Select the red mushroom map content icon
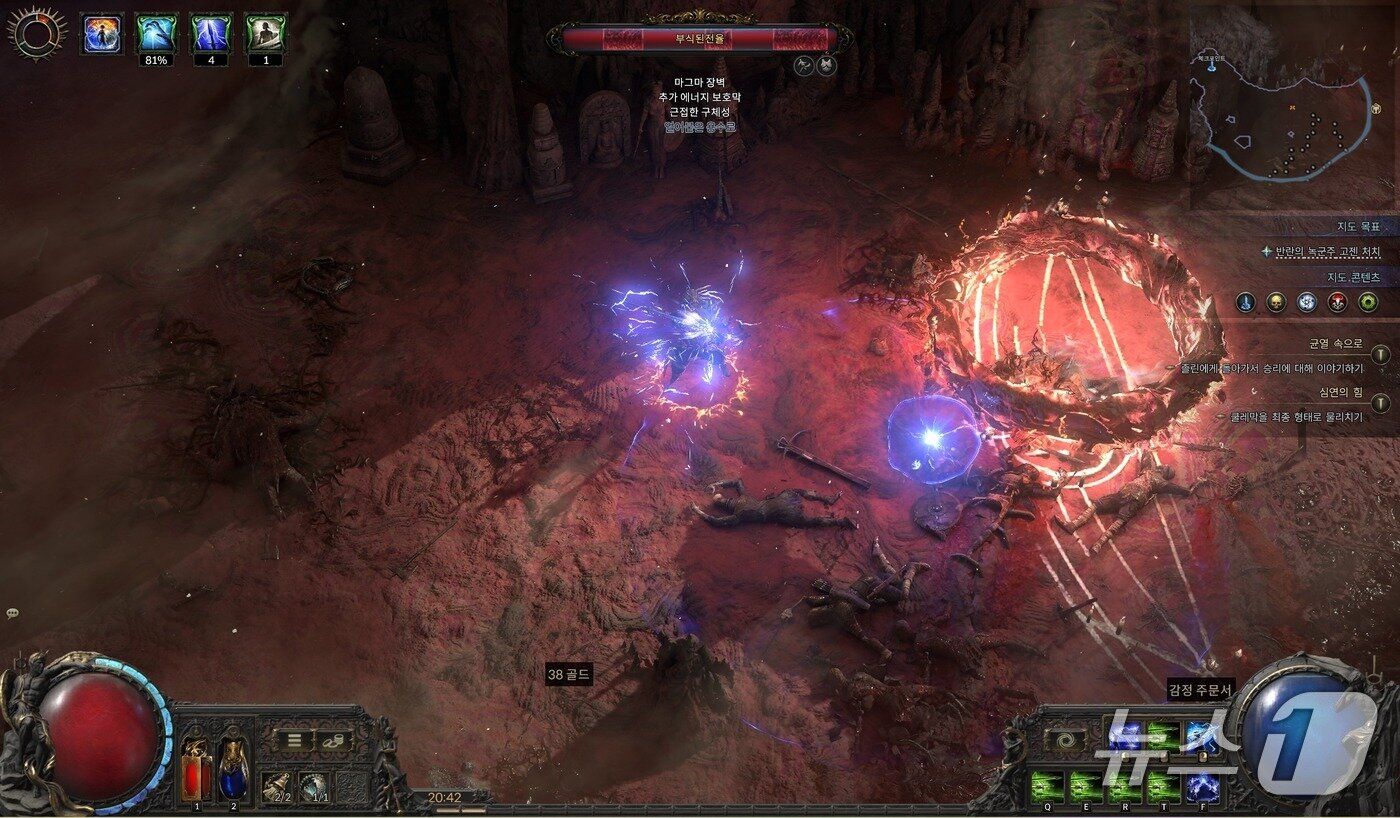 click(x=1337, y=301)
